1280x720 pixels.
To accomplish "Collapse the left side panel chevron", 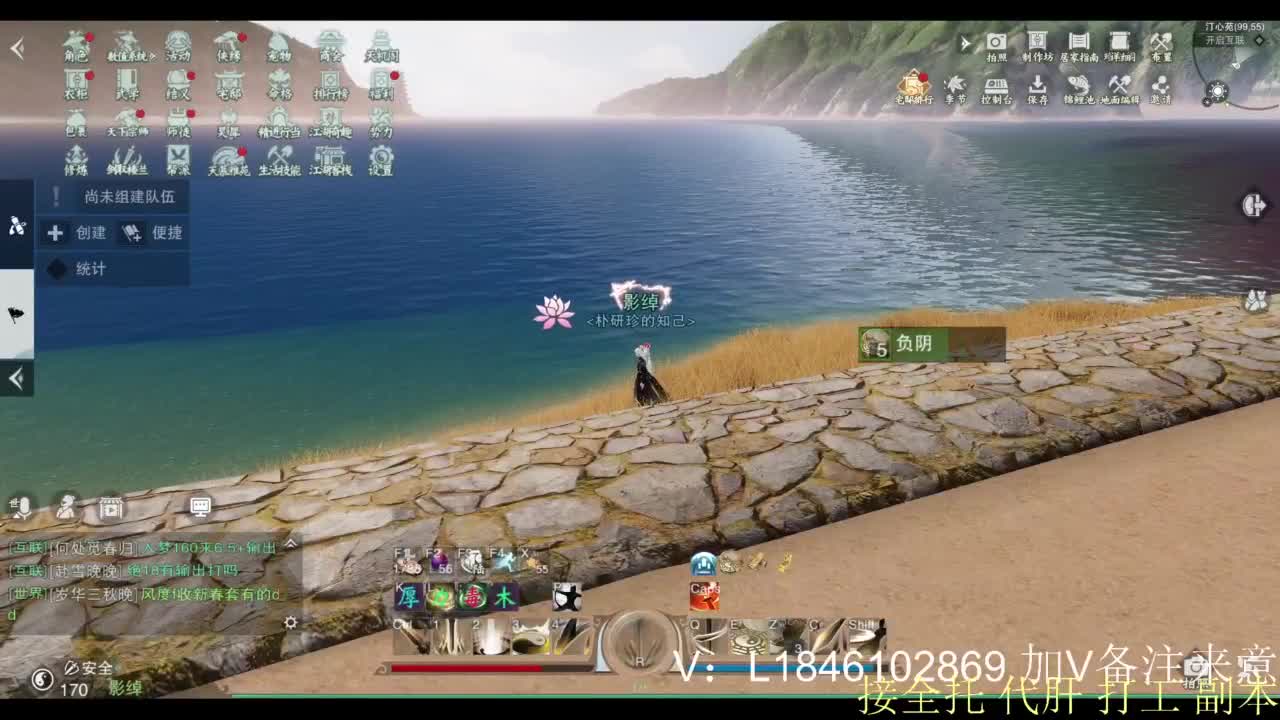I will [x=15, y=379].
